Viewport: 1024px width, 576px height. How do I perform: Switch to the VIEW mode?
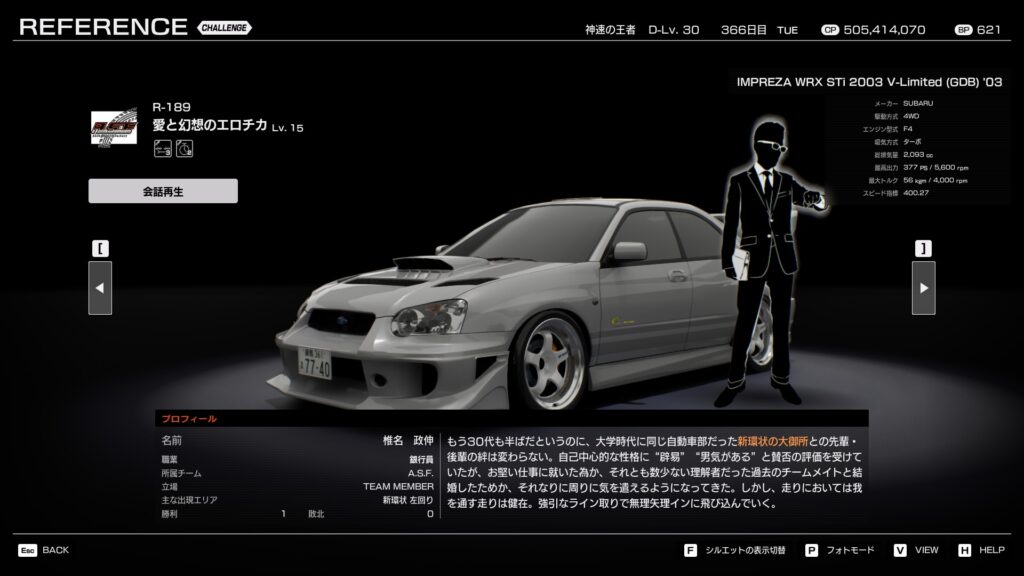click(917, 550)
